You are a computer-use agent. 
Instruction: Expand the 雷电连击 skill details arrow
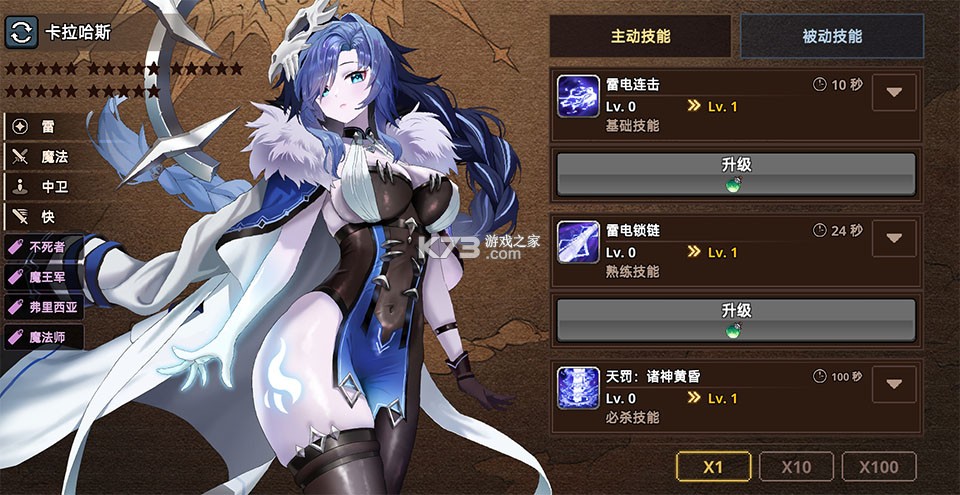click(x=894, y=94)
